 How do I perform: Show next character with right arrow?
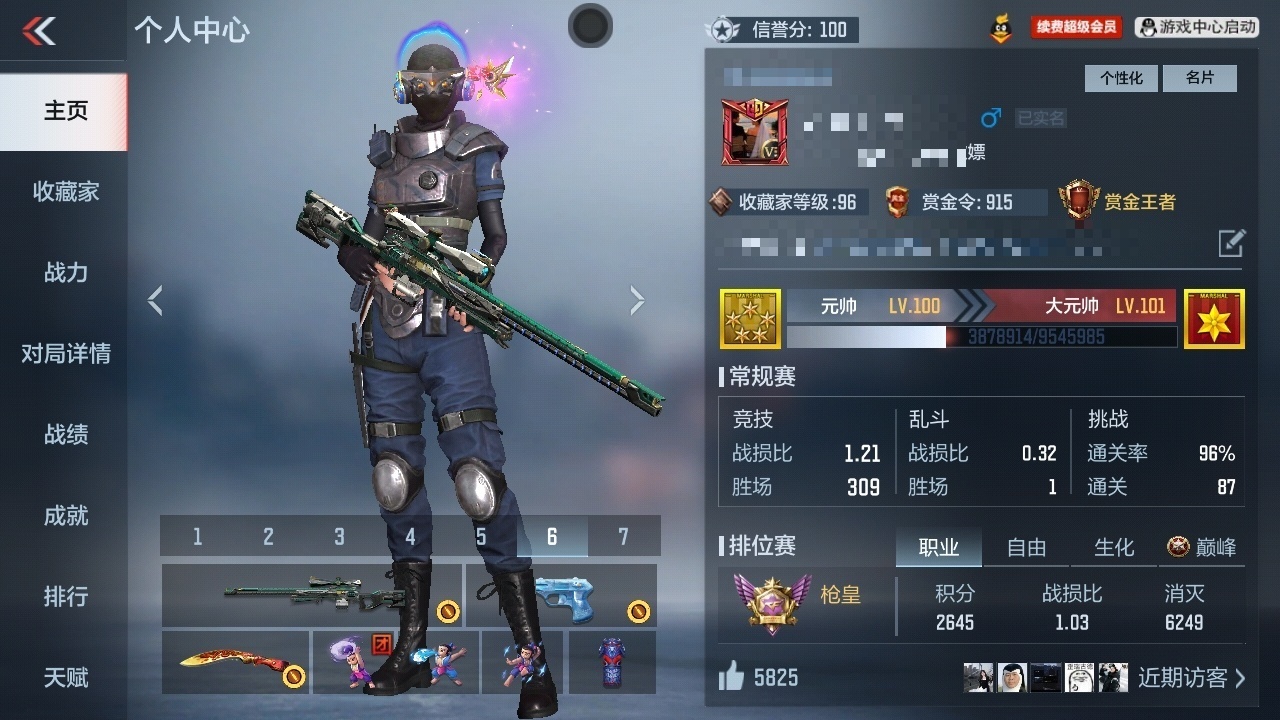coord(637,300)
